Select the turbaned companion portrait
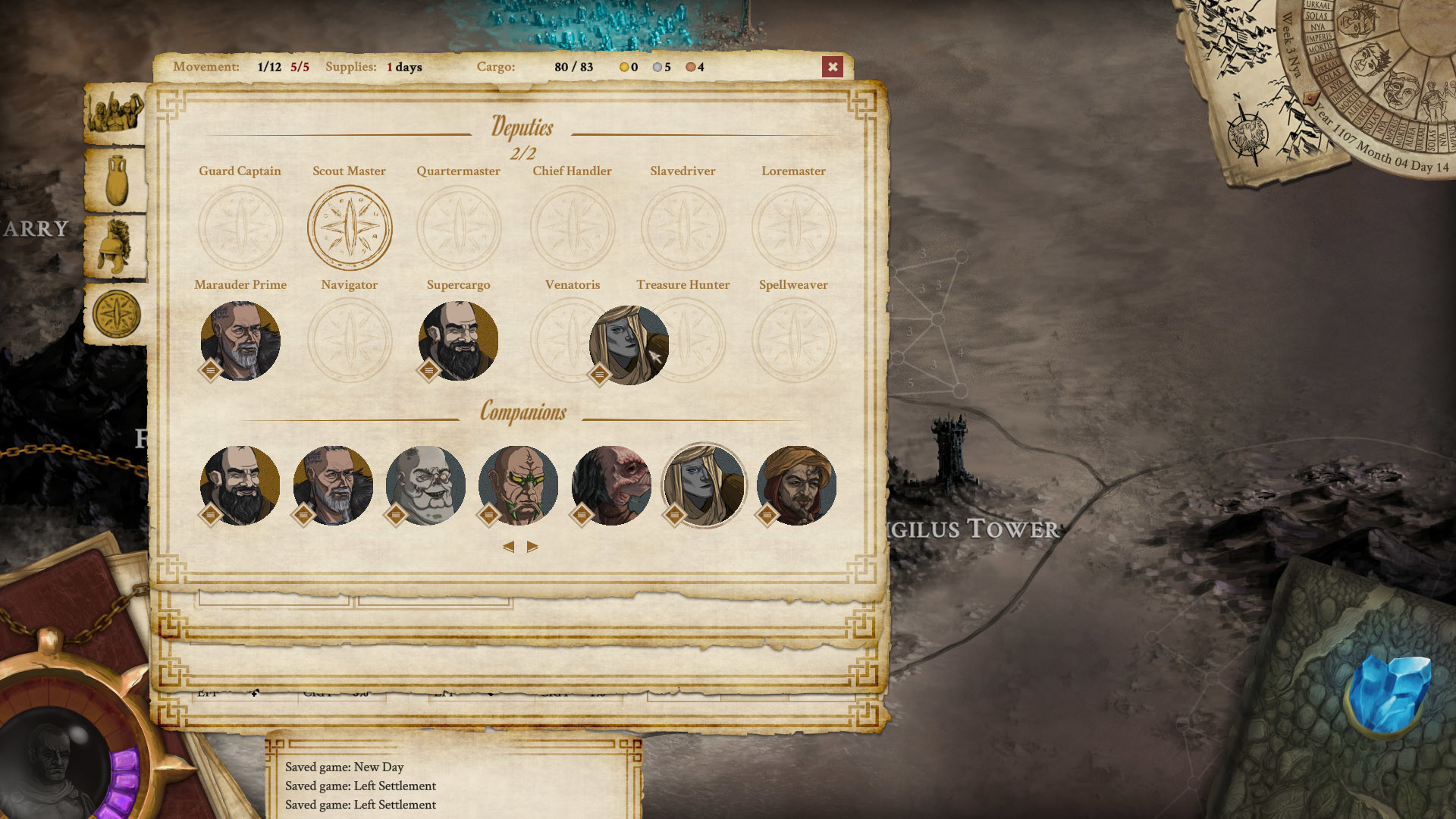The image size is (1456, 819). coord(796,485)
